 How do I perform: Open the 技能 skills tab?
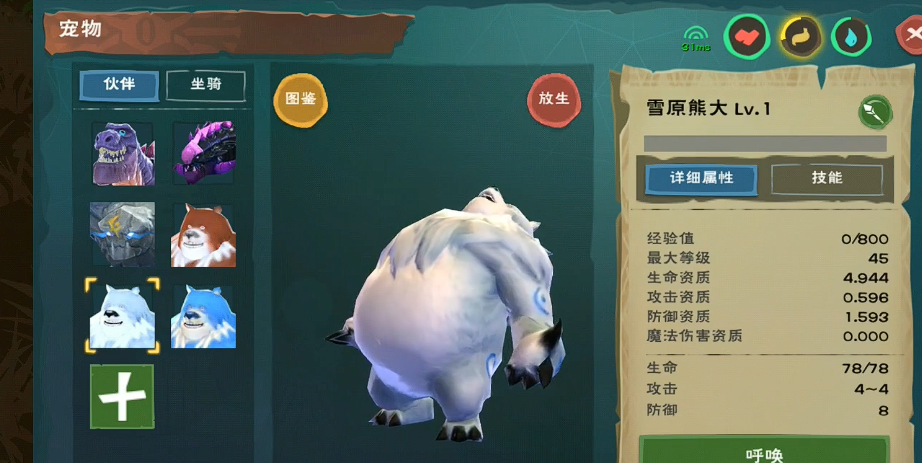pos(827,178)
